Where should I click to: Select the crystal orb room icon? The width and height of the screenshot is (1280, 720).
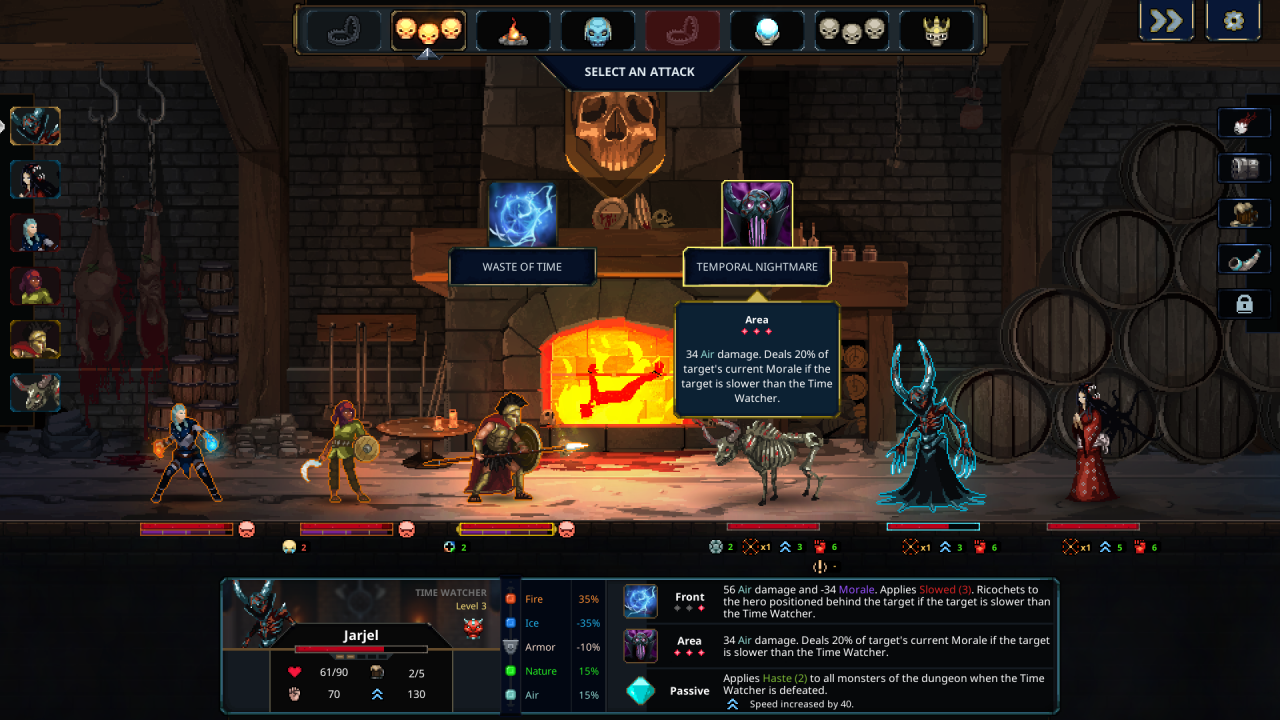(767, 31)
